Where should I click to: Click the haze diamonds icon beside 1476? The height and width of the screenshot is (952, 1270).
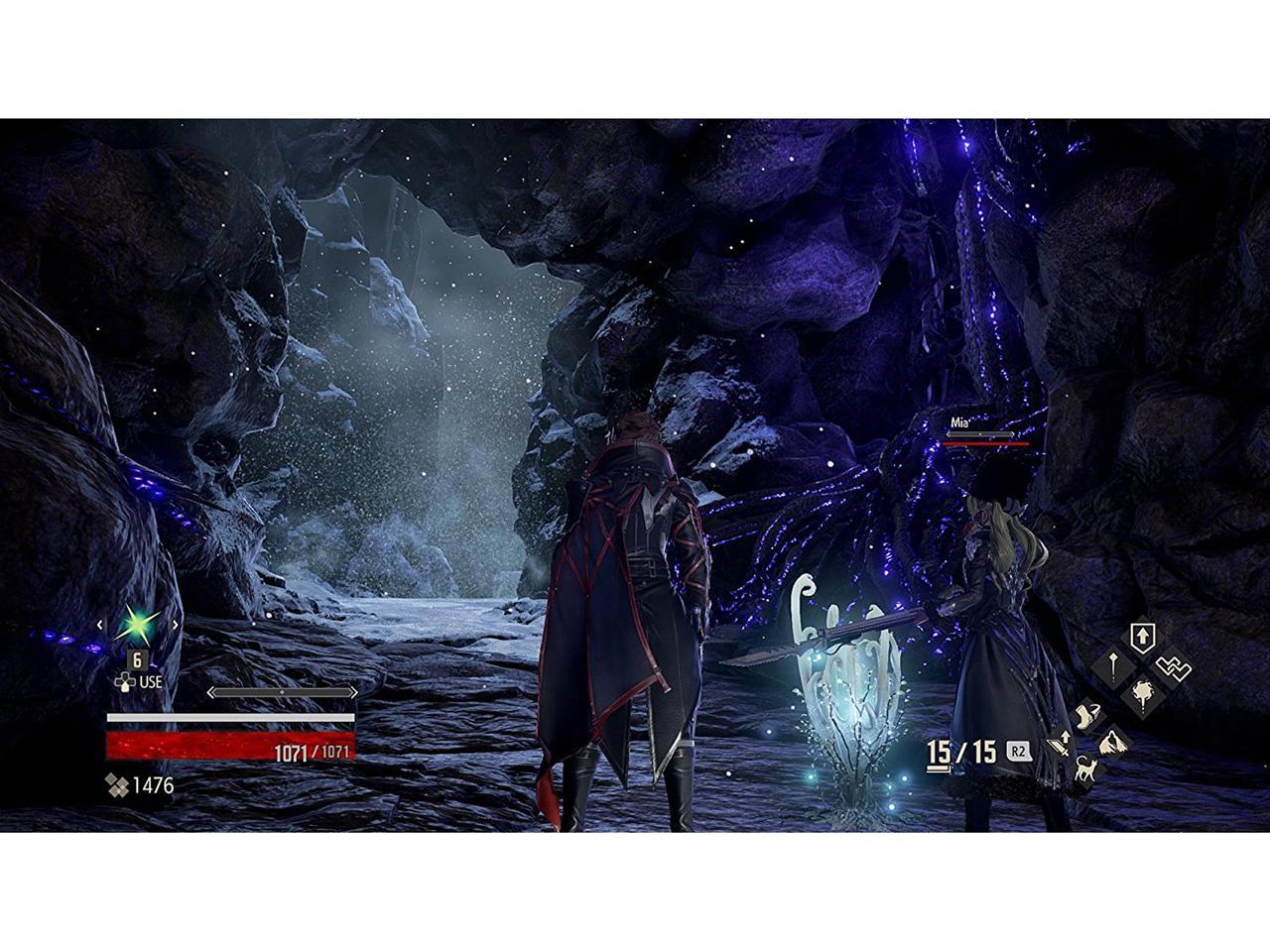coord(118,785)
